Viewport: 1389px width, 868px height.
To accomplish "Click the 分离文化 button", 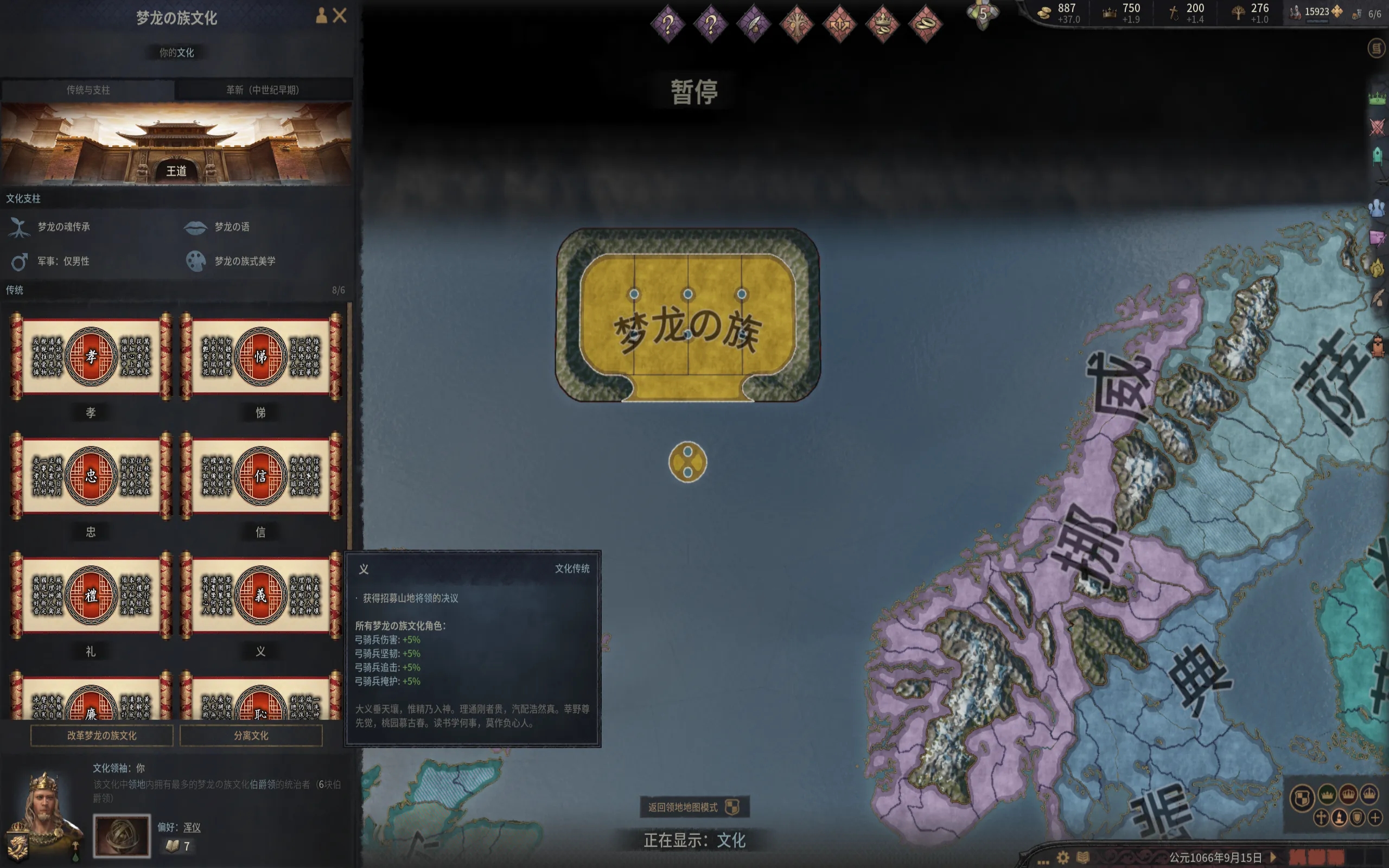I will click(251, 736).
